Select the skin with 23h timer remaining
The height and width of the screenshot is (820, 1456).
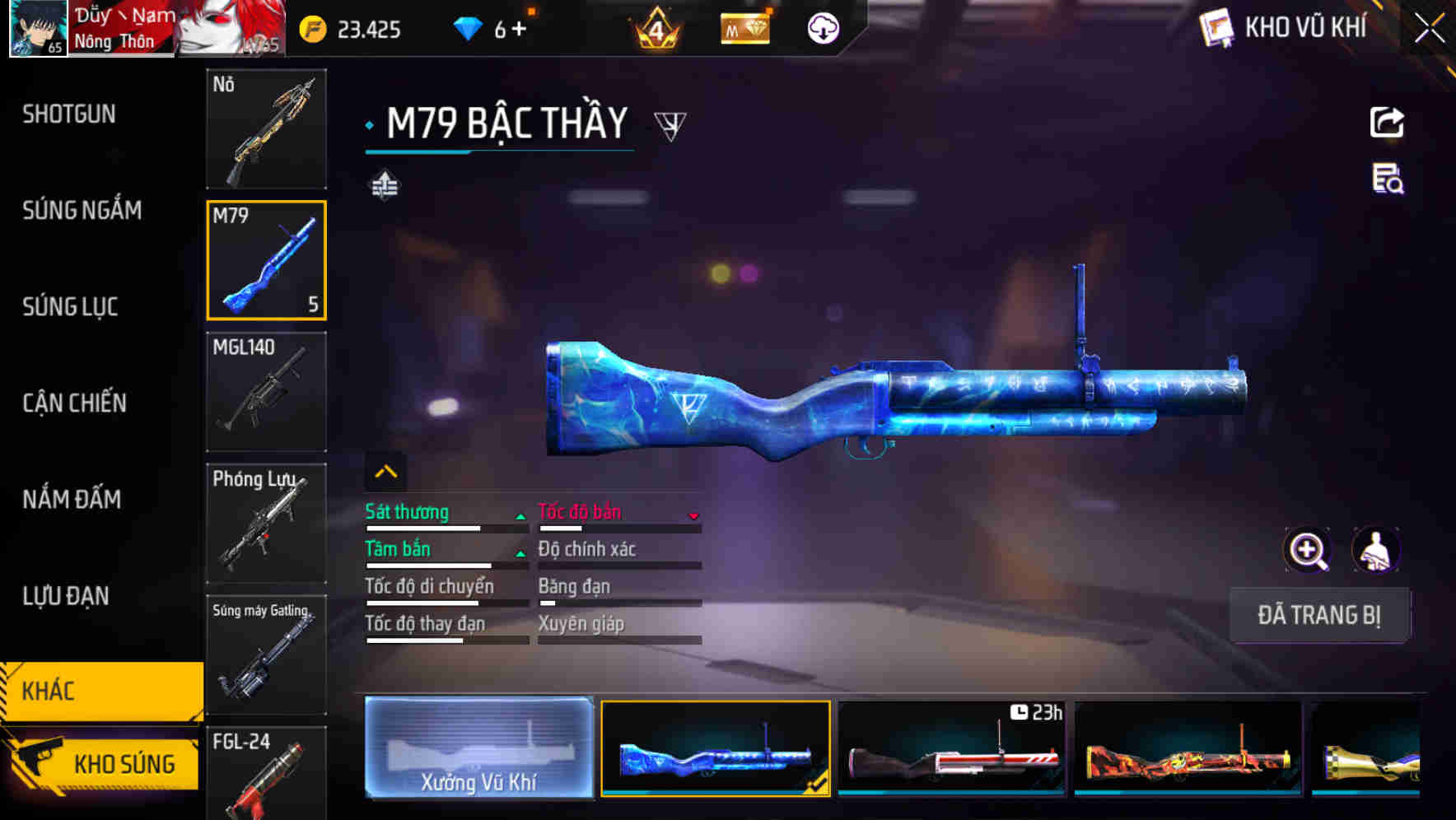tap(951, 748)
